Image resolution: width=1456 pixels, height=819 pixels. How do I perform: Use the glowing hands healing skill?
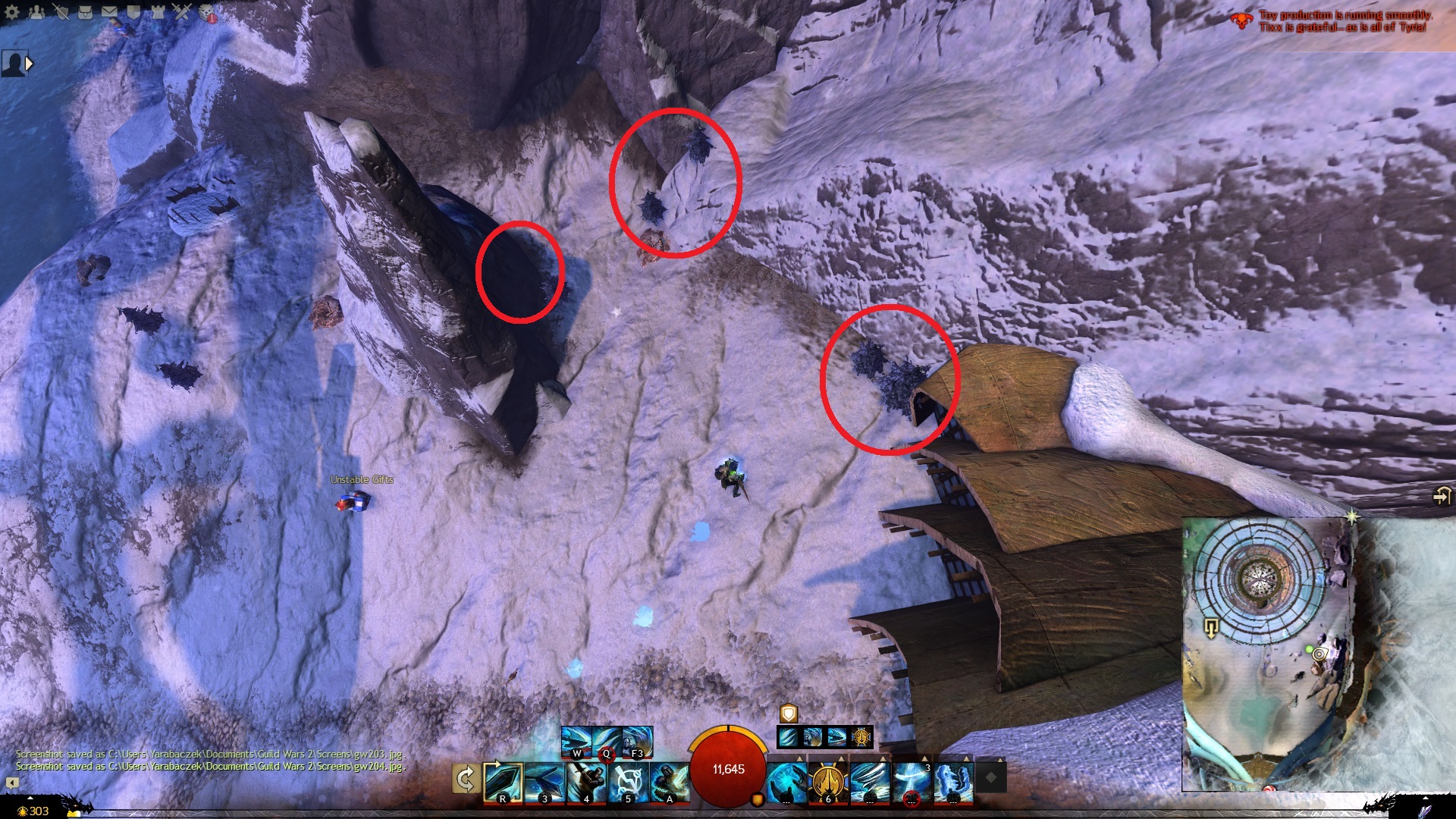coord(786,782)
